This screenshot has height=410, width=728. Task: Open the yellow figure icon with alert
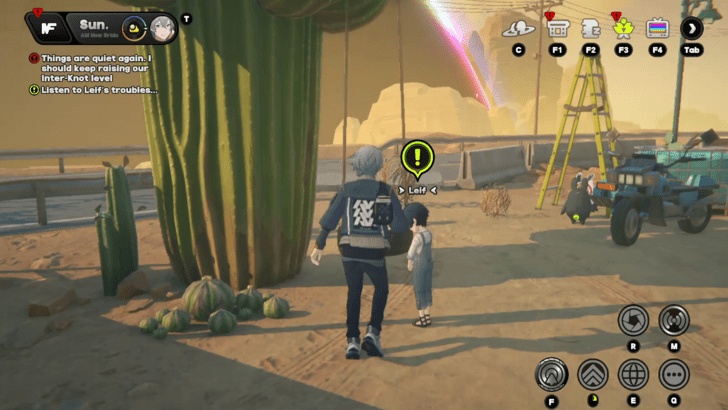click(623, 28)
